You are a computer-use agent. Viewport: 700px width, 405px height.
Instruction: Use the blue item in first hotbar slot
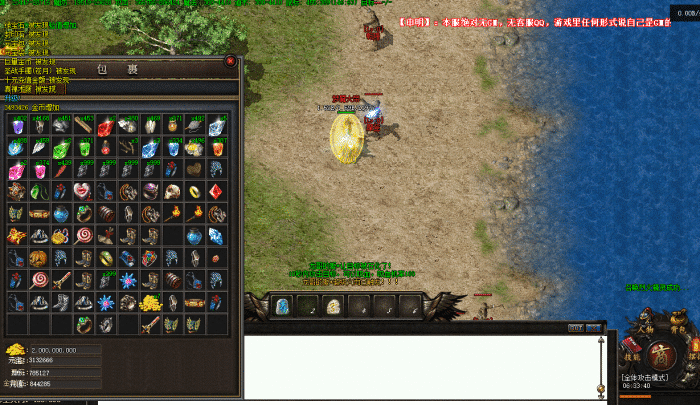coord(282,306)
